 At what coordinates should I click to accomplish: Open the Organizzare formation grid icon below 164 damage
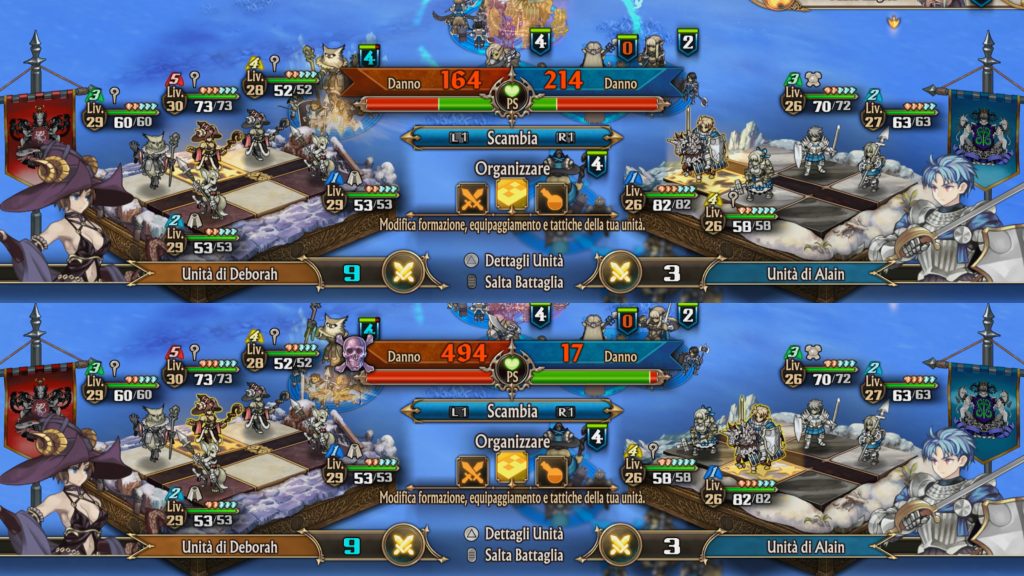coord(512,196)
